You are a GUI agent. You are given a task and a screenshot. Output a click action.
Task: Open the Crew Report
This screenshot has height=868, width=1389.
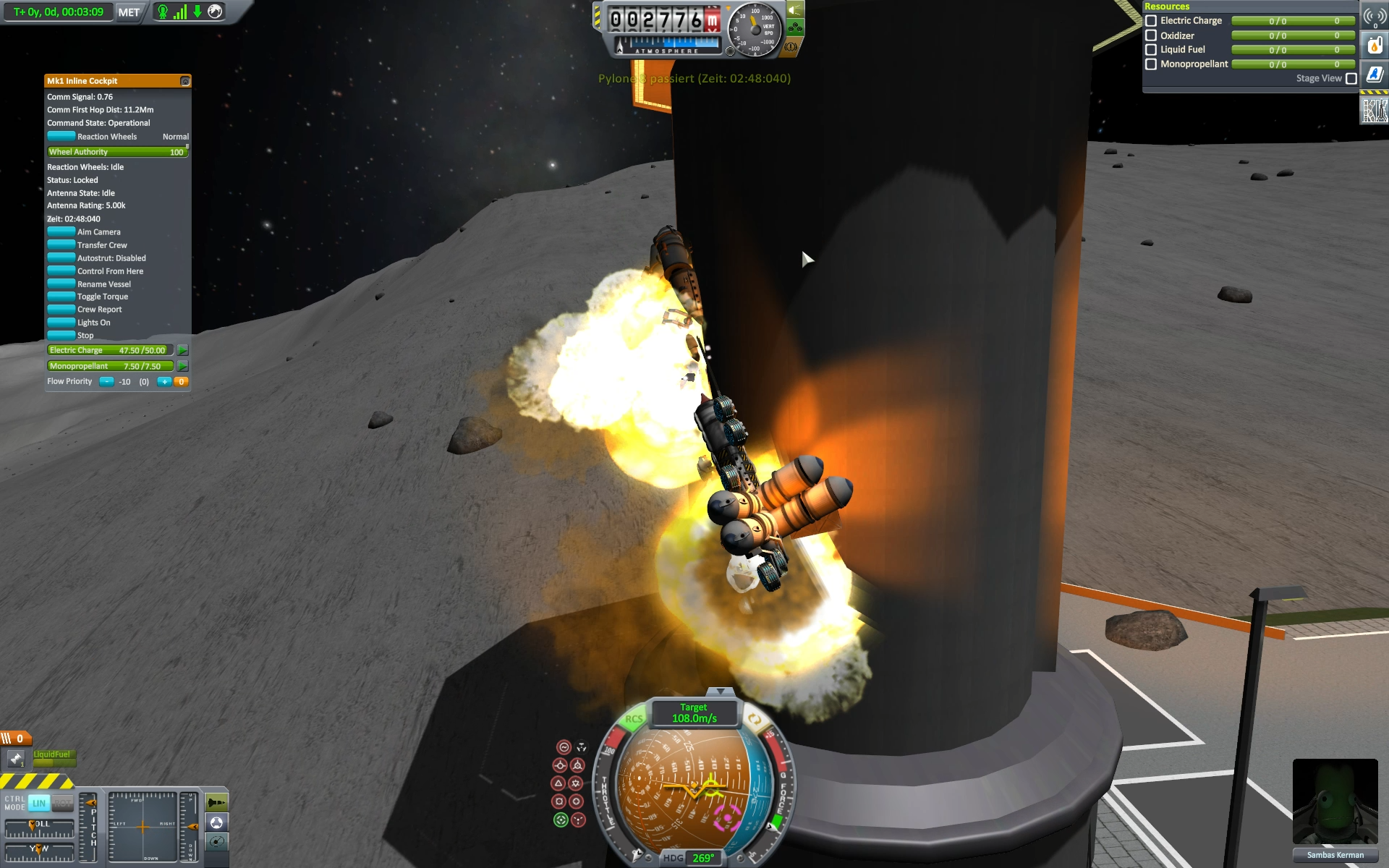[61, 310]
